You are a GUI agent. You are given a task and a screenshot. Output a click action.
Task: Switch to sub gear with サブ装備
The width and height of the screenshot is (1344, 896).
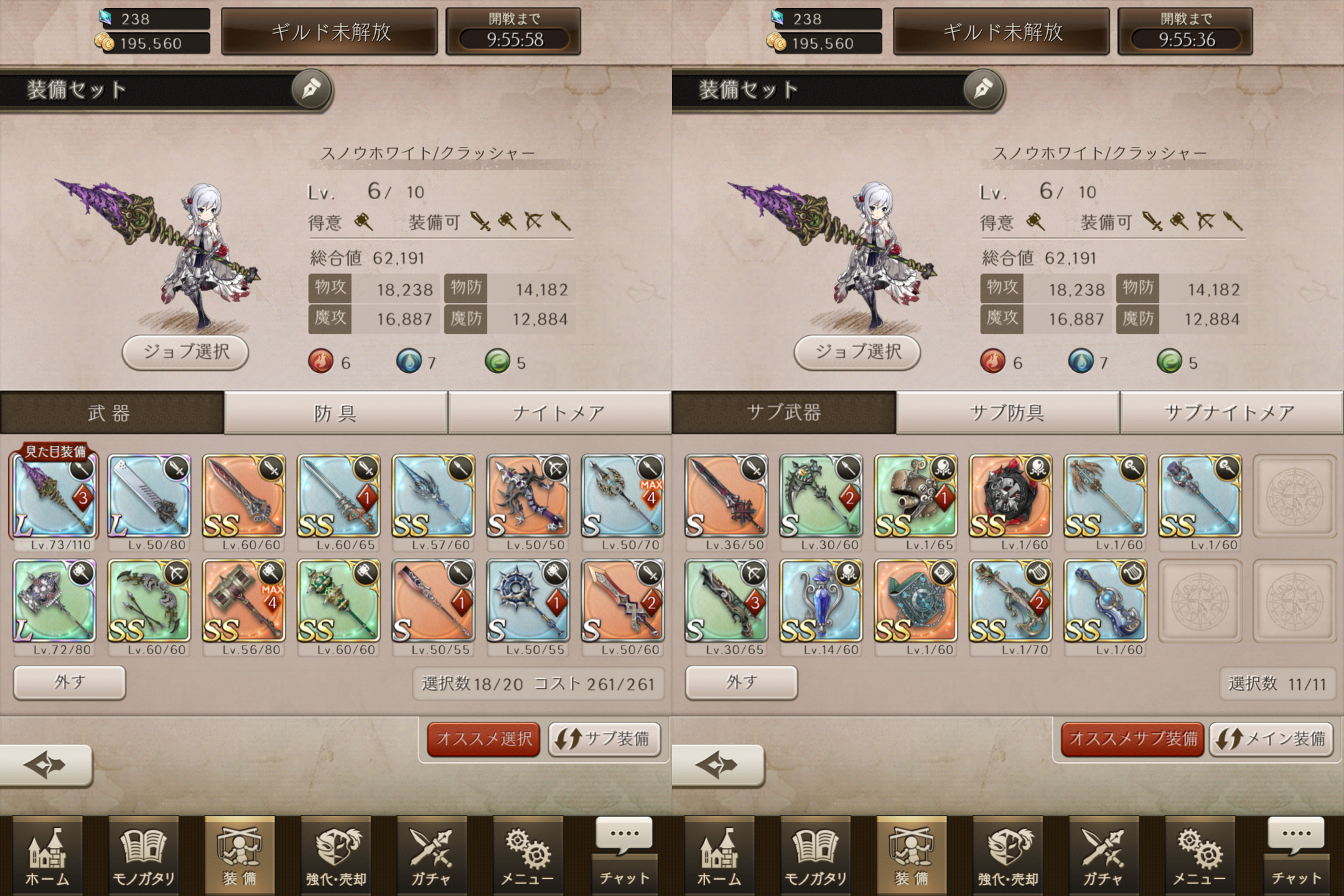click(x=604, y=739)
